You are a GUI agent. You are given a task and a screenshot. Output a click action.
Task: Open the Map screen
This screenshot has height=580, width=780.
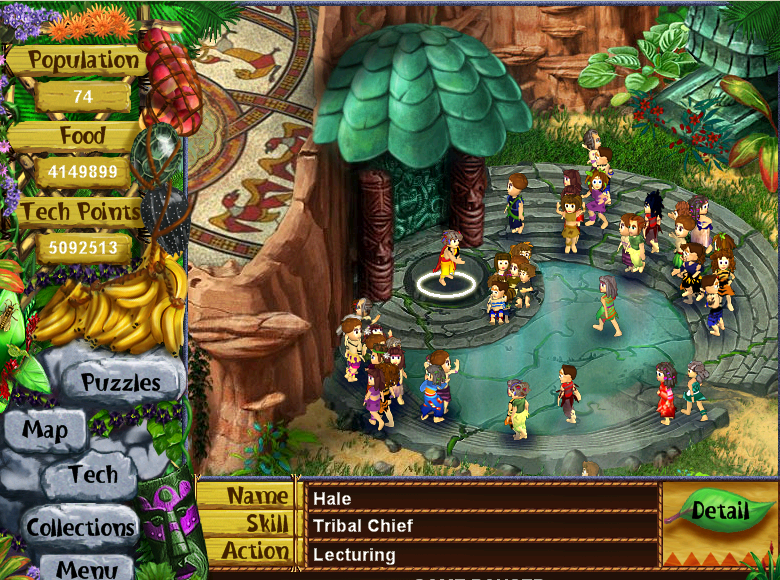tap(45, 431)
